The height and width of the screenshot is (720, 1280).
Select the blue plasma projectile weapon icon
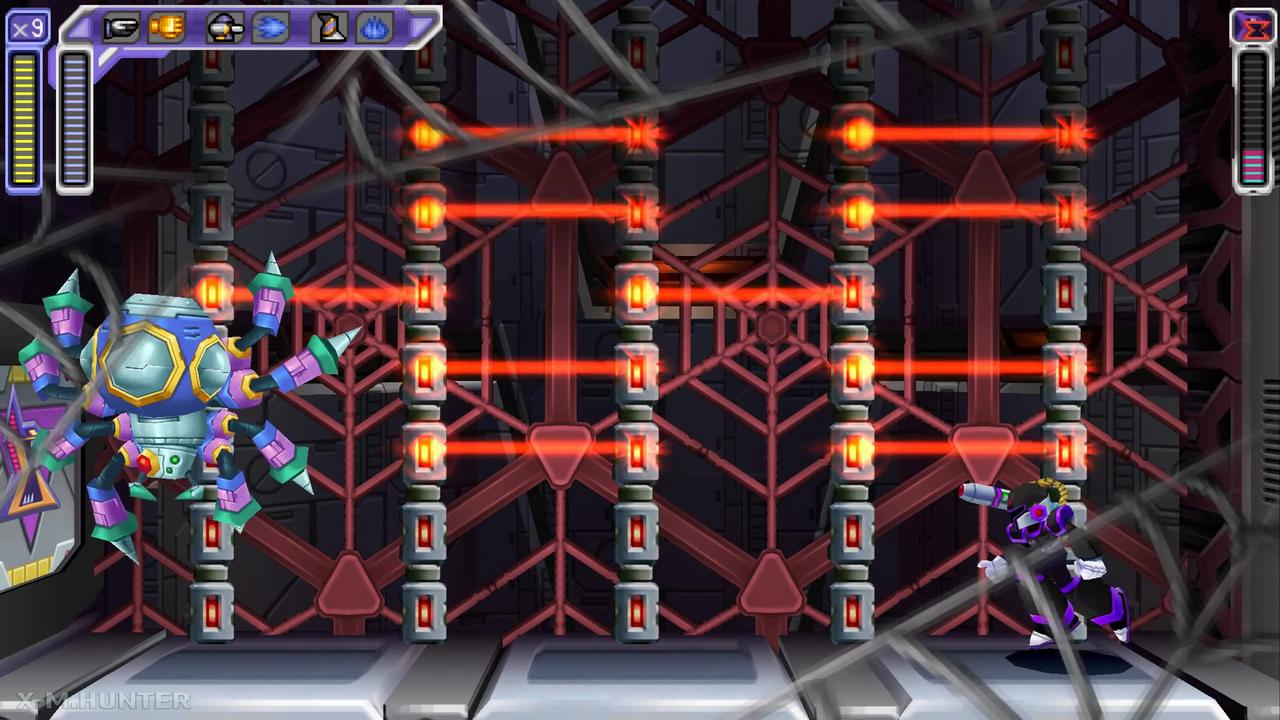[272, 27]
